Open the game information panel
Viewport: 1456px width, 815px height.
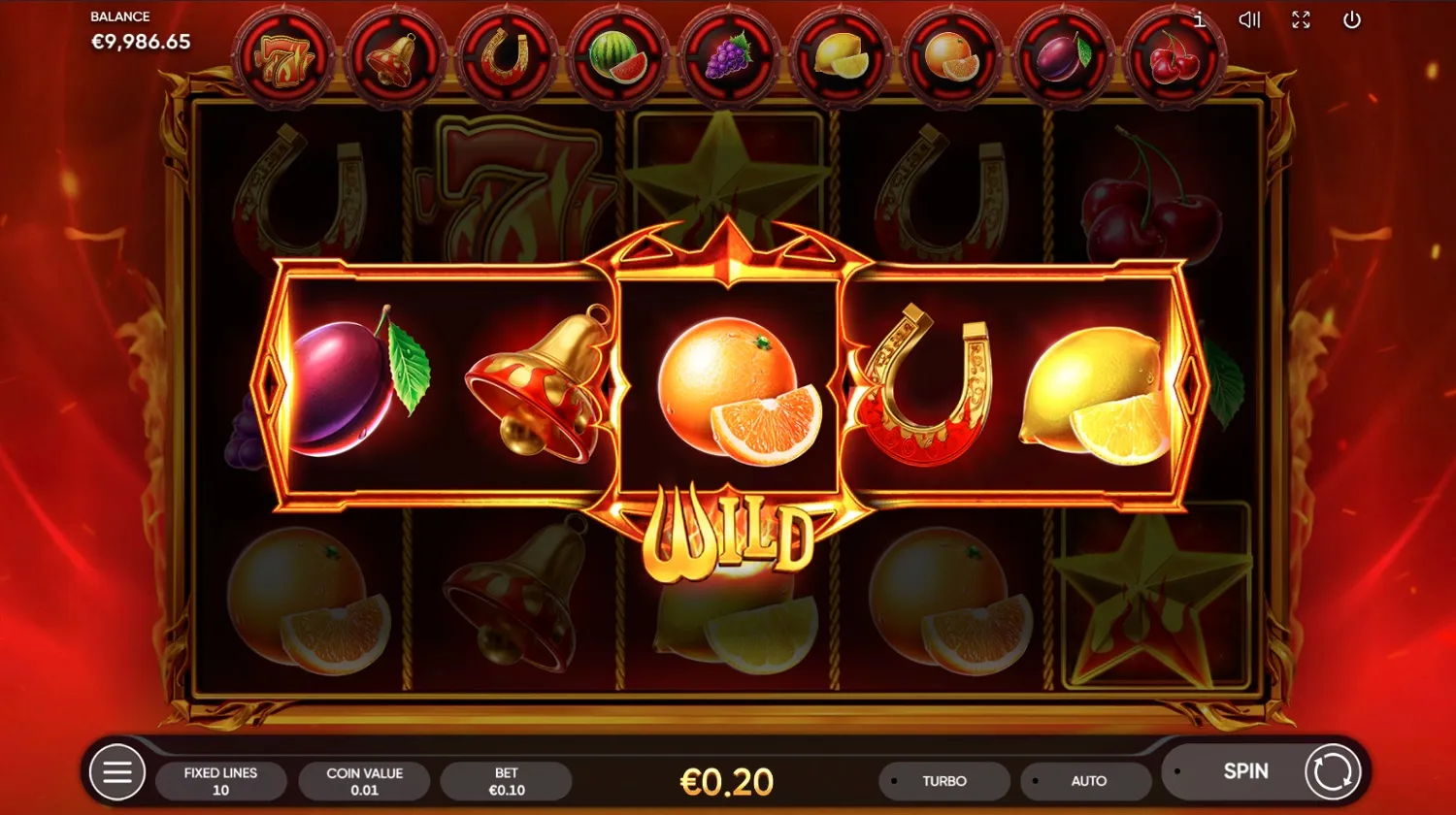(x=1200, y=19)
